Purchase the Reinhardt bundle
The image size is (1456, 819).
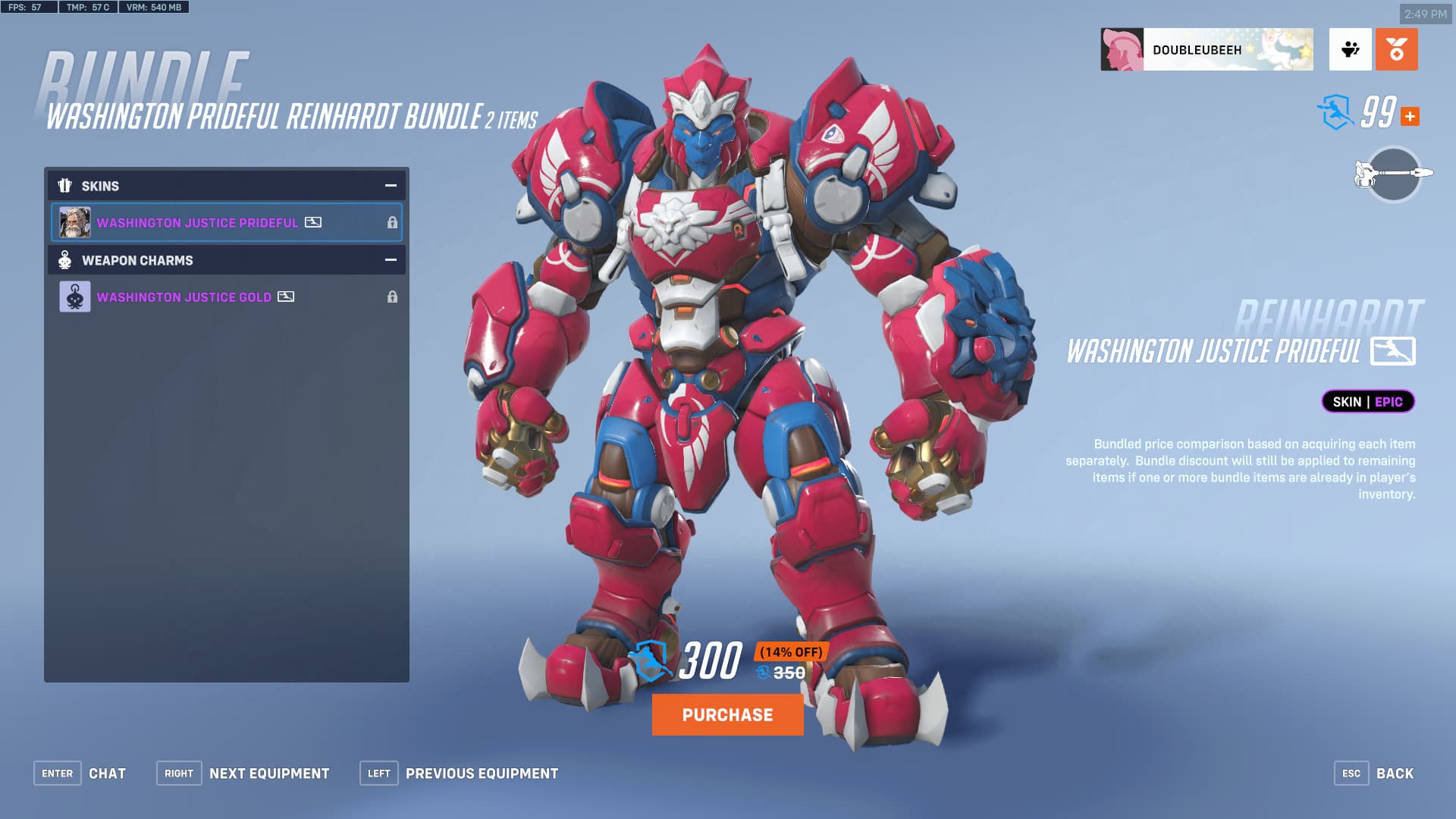[727, 714]
